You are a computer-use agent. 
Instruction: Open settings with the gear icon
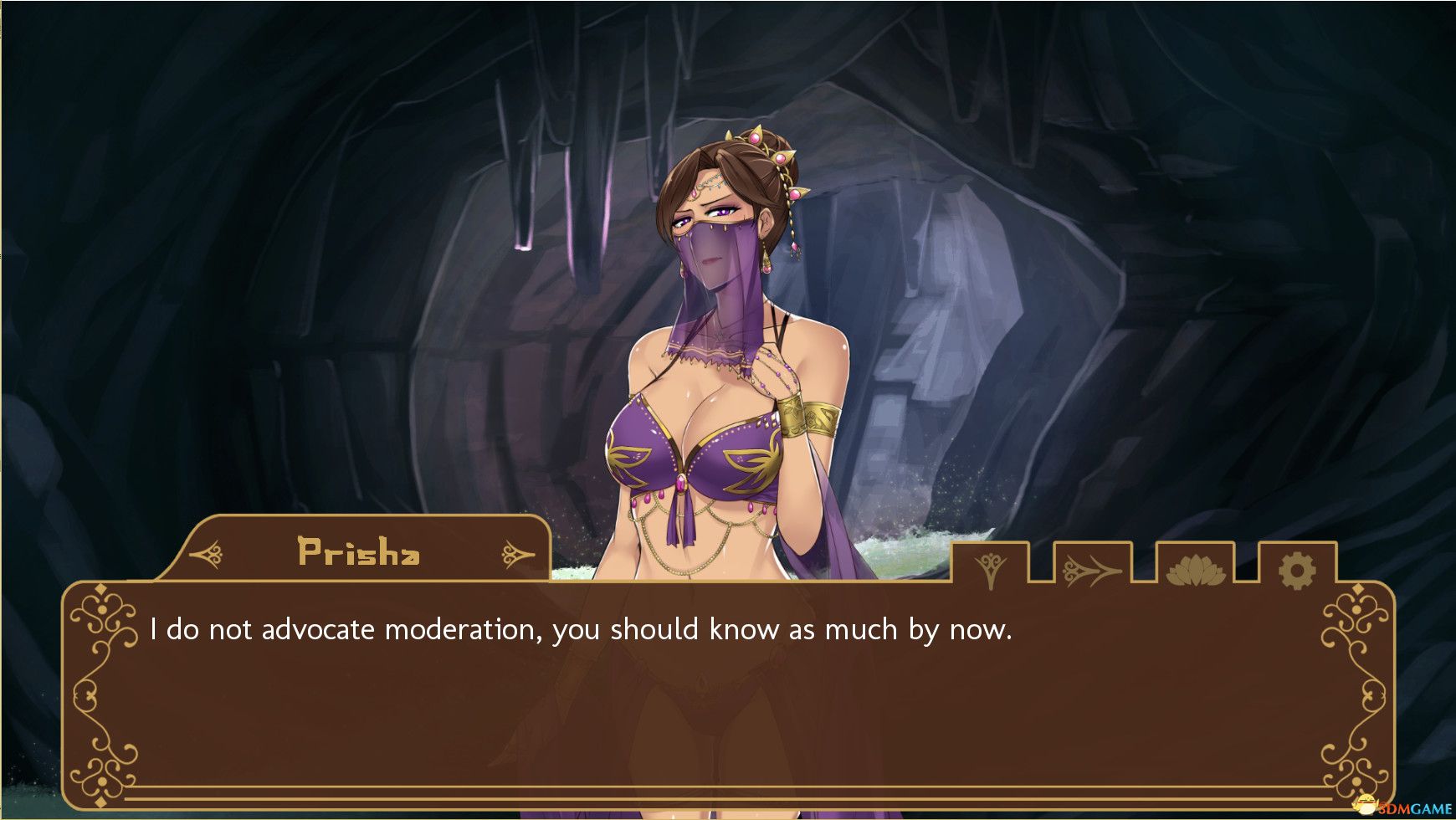click(x=1297, y=571)
